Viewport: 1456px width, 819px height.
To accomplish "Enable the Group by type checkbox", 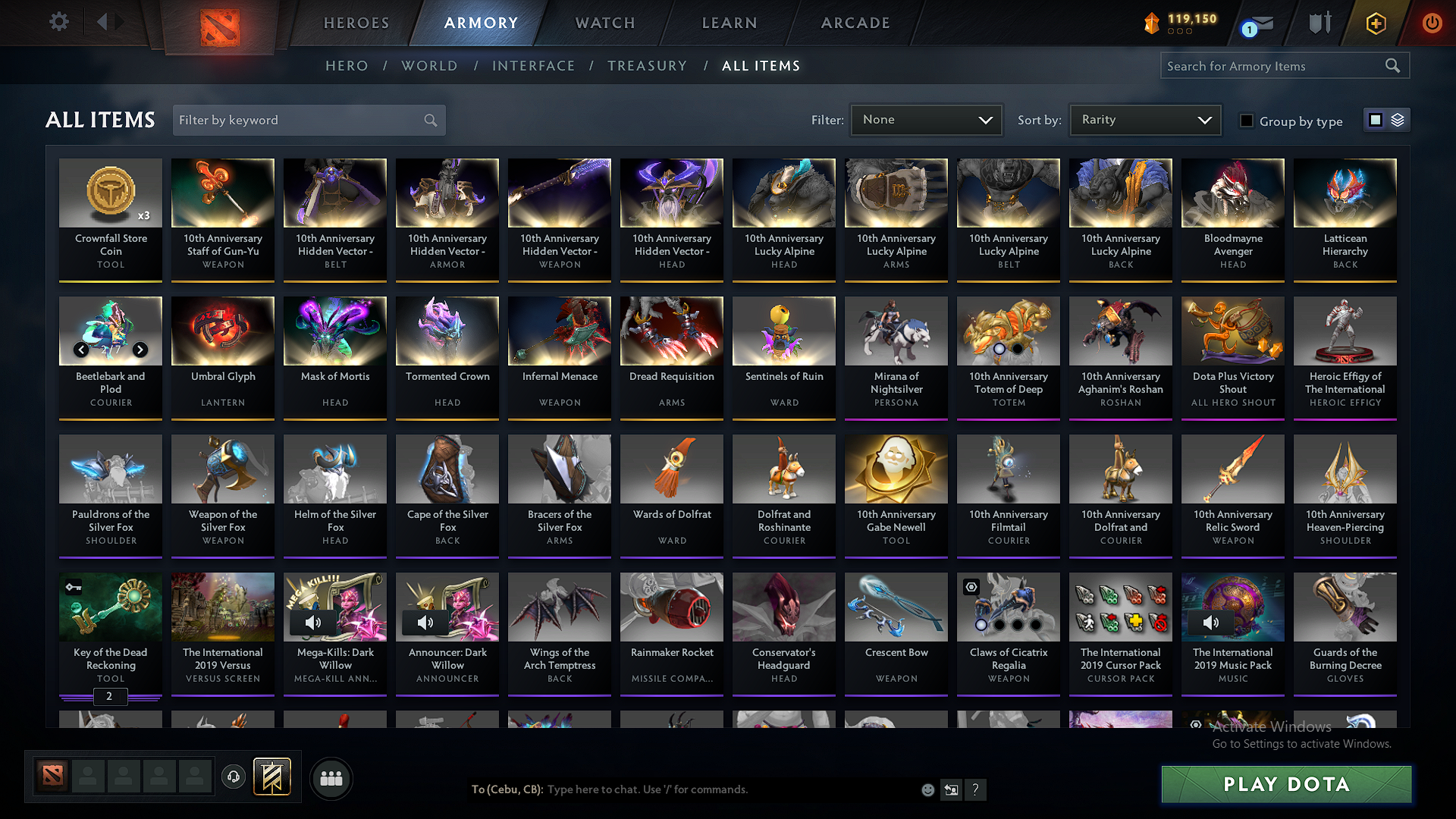I will (1246, 121).
